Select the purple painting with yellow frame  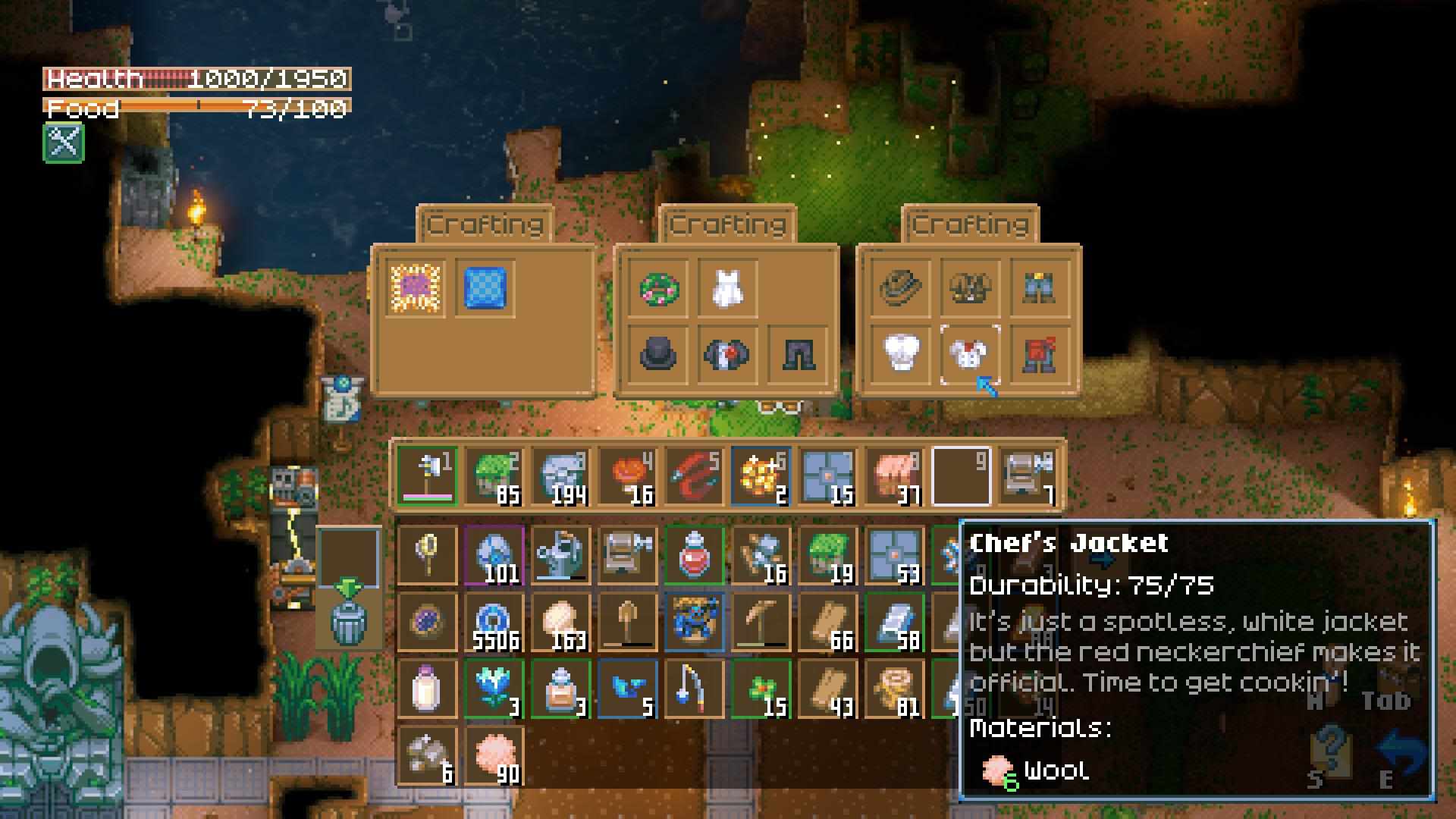(415, 288)
